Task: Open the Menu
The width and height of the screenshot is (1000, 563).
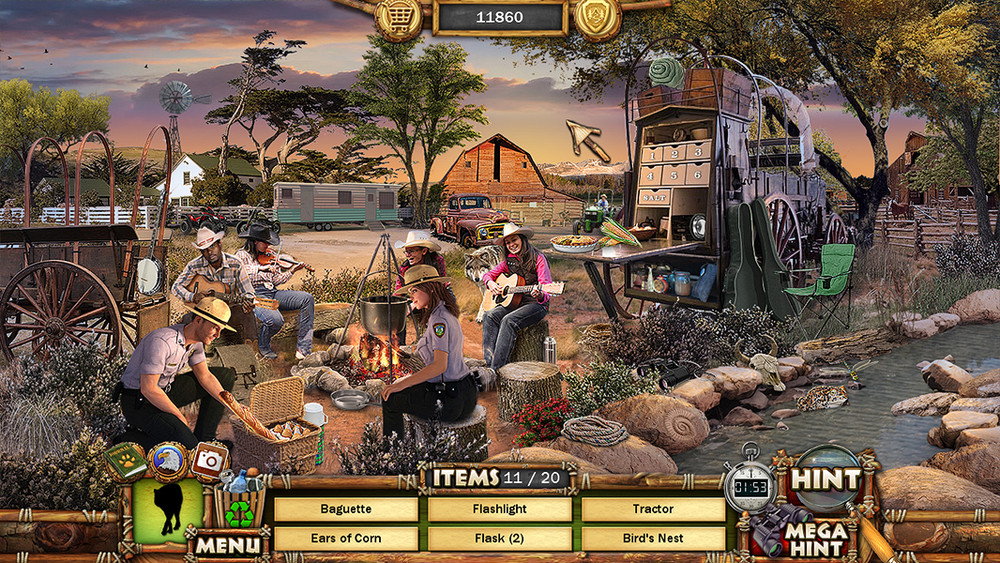Action: [x=228, y=546]
